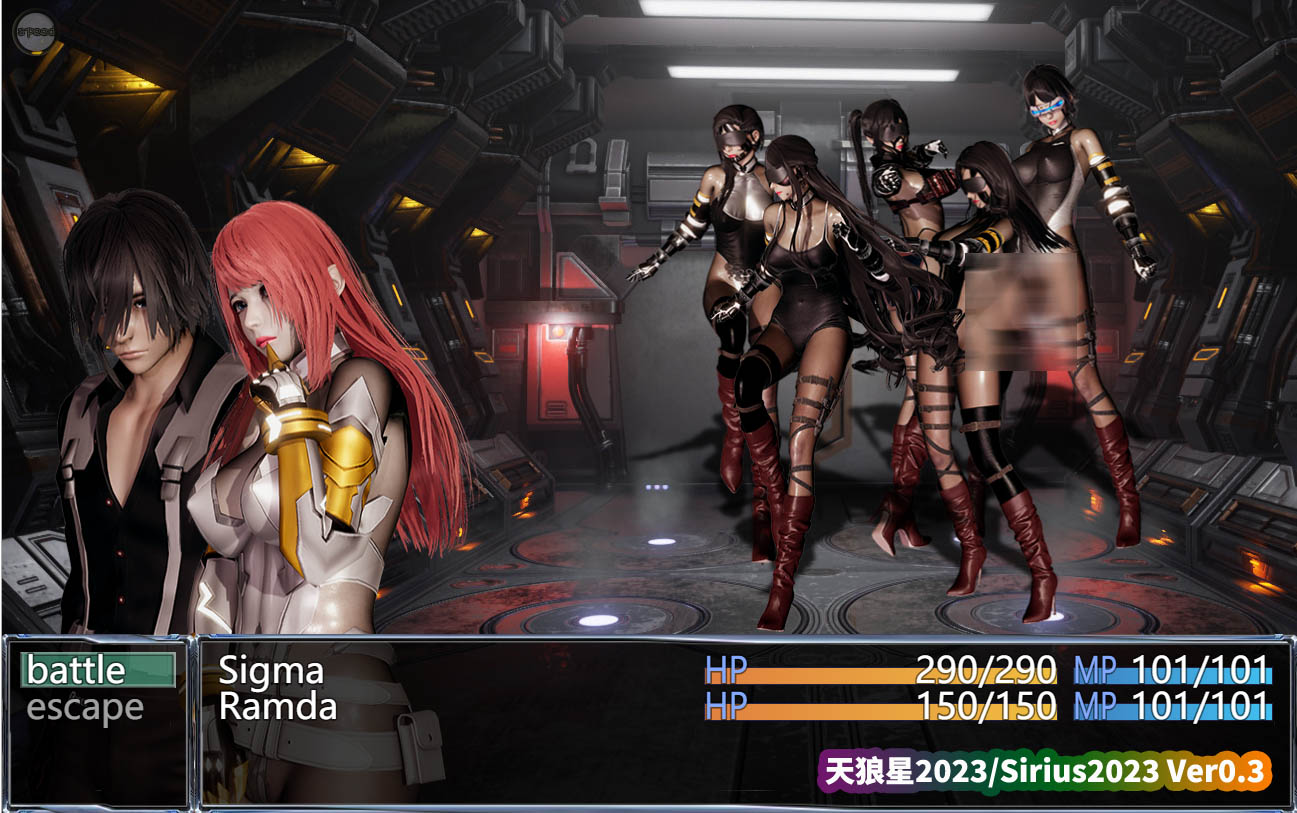Select Ramda in the party status list

pyautogui.click(x=277, y=707)
